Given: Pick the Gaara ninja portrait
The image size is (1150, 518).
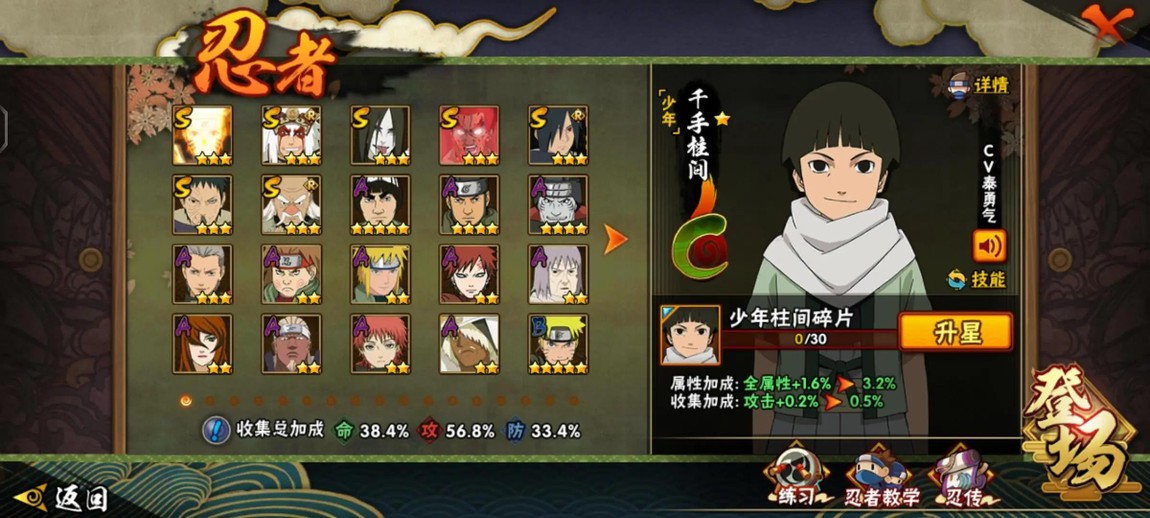Looking at the screenshot, I should pyautogui.click(x=469, y=274).
